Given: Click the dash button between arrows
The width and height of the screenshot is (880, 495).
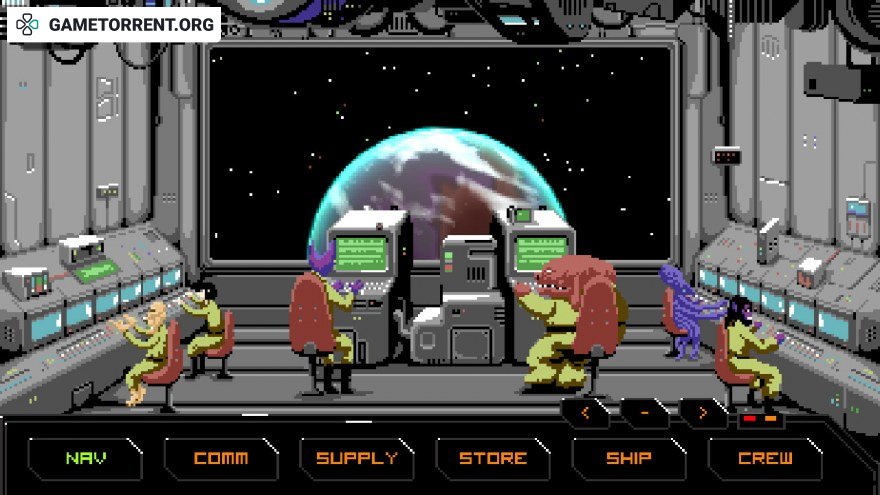Looking at the screenshot, I should [x=645, y=412].
